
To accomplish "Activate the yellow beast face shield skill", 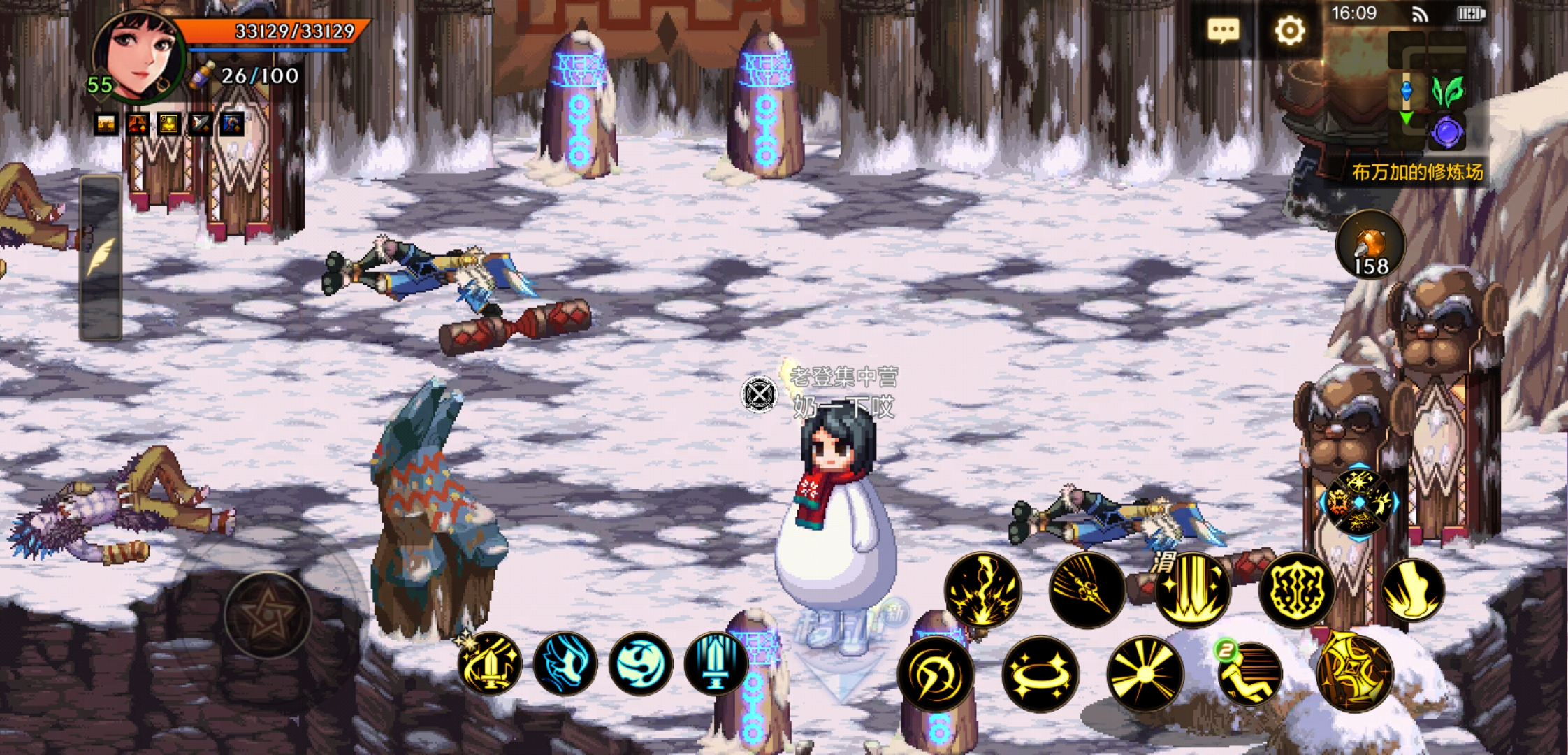I will click(1297, 589).
